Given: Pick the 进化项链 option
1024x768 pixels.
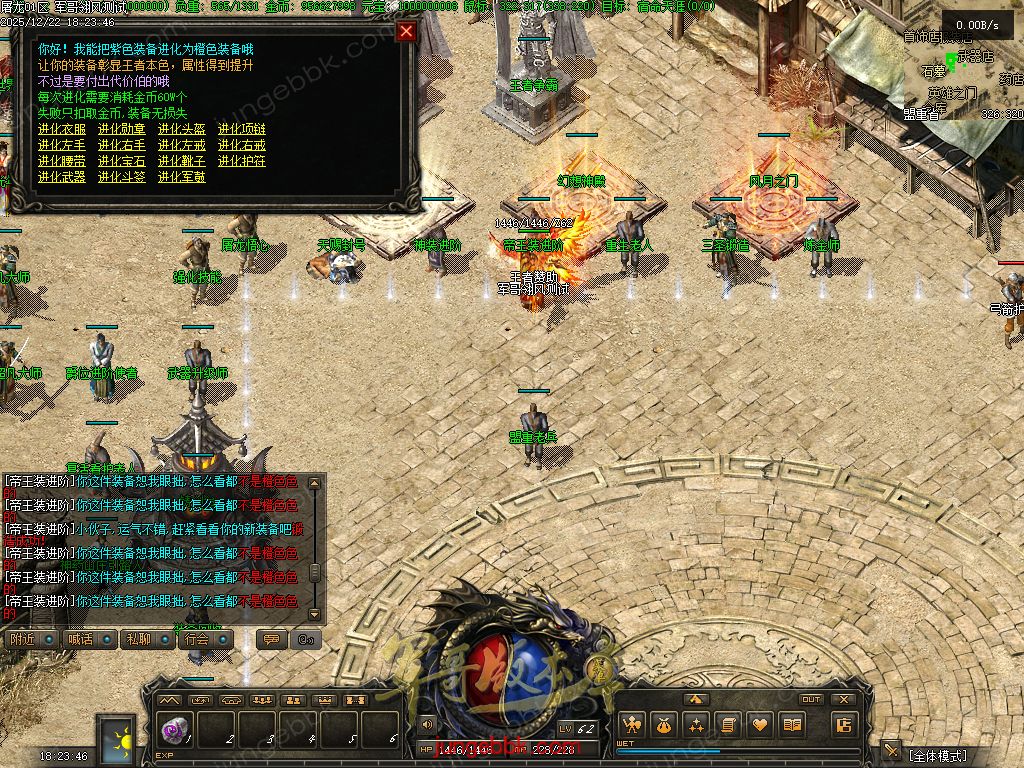Looking at the screenshot, I should pos(242,129).
